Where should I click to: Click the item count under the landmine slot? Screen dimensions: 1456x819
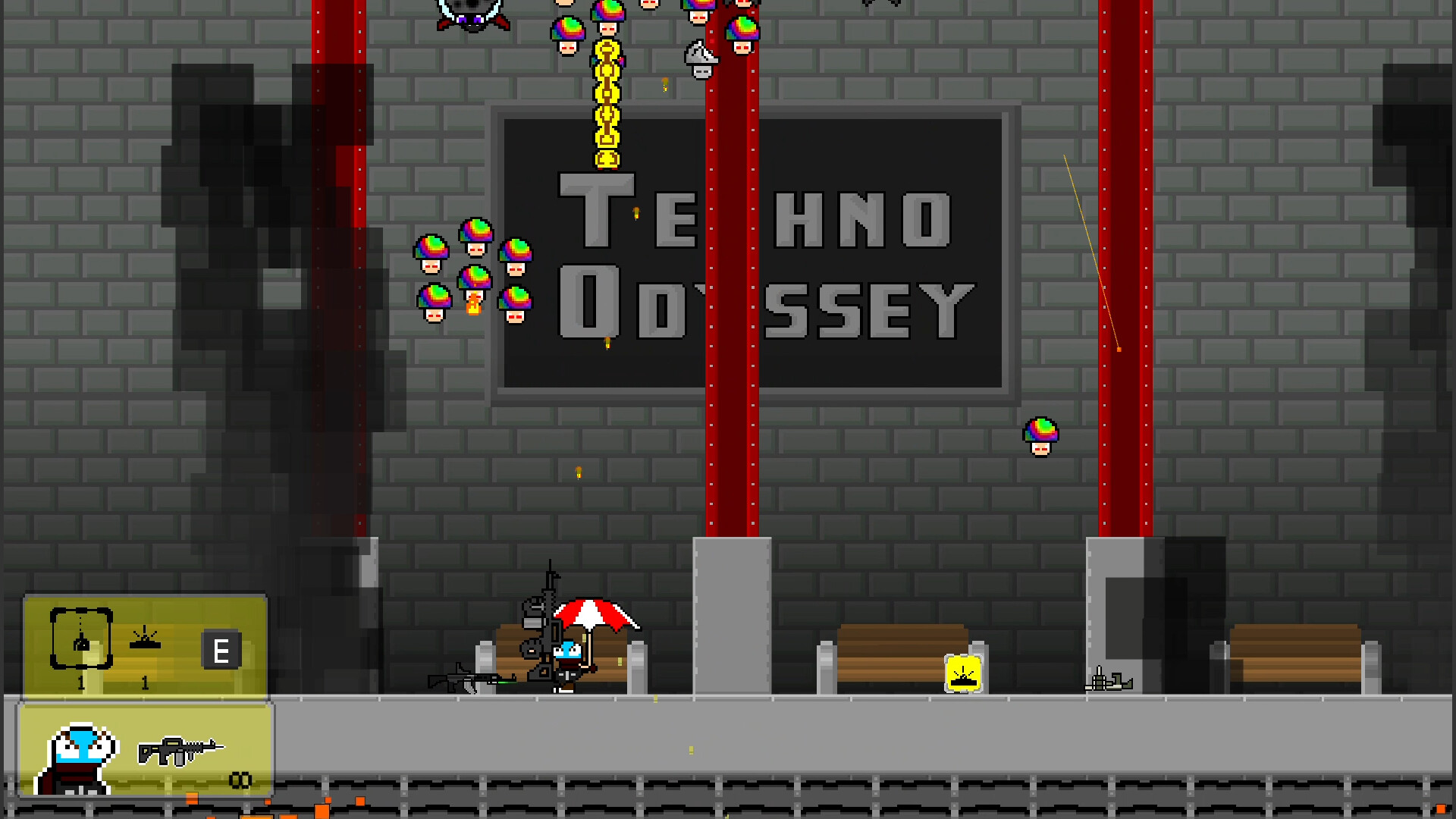point(143,682)
